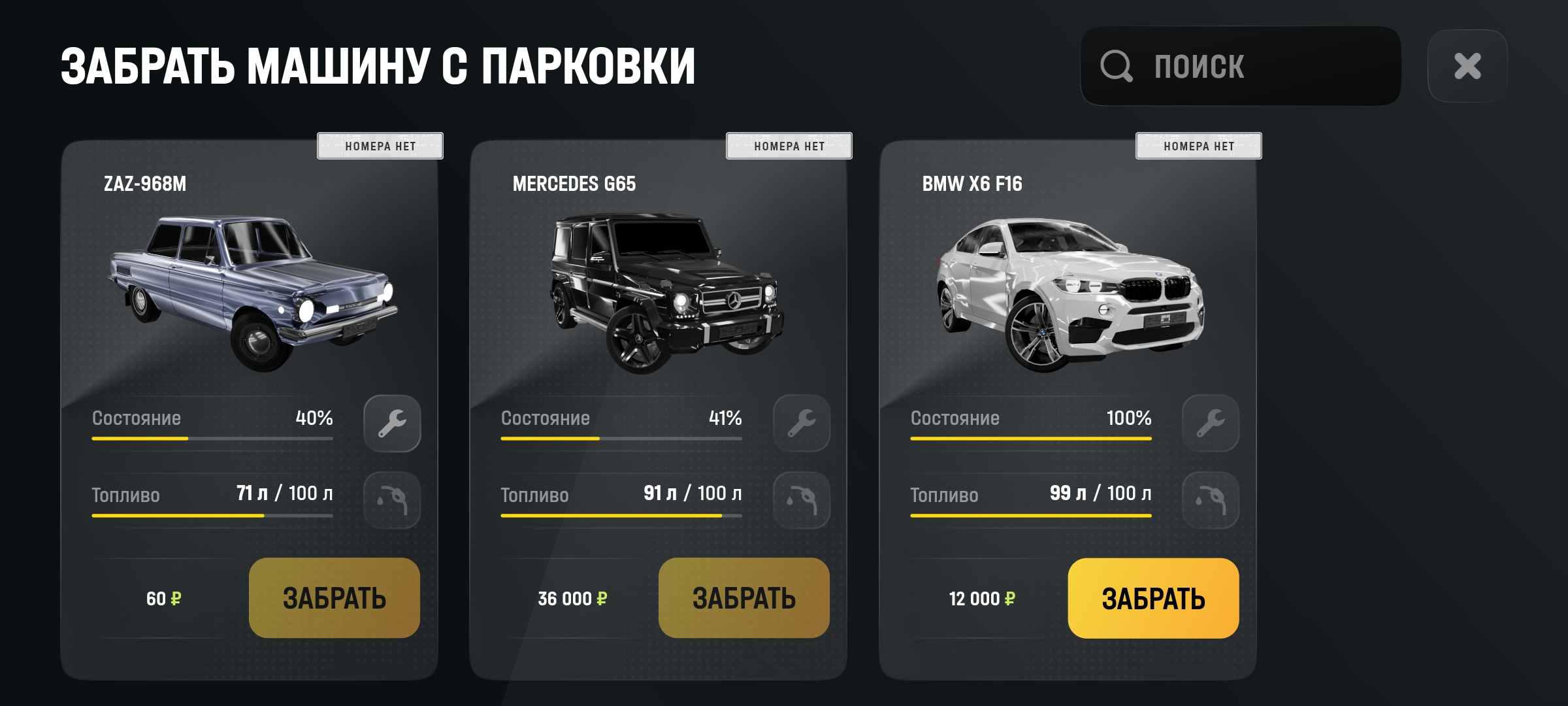
Task: Click inside the ПОИСК search field
Action: 1241,66
